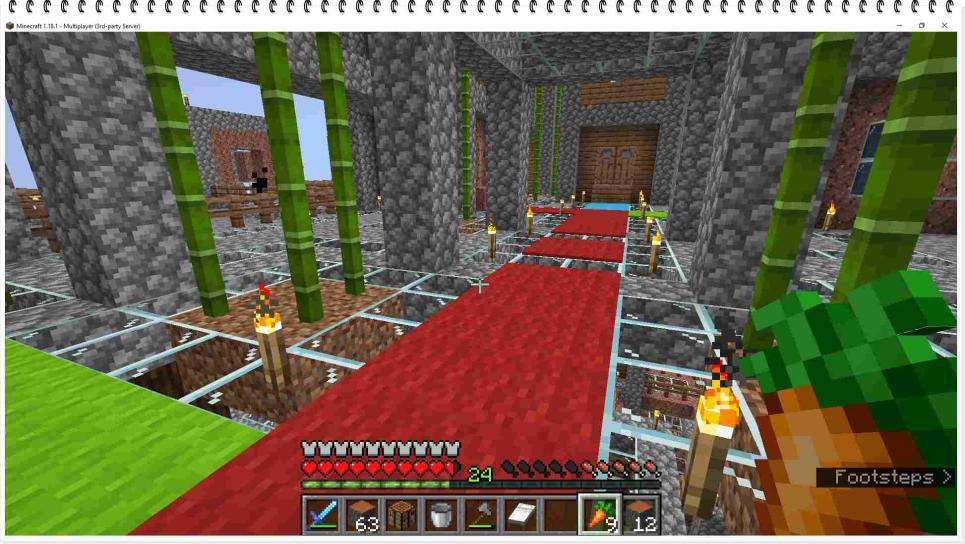Minimize the Minecraft window
Screen dimensions: 965x544
(898, 25)
